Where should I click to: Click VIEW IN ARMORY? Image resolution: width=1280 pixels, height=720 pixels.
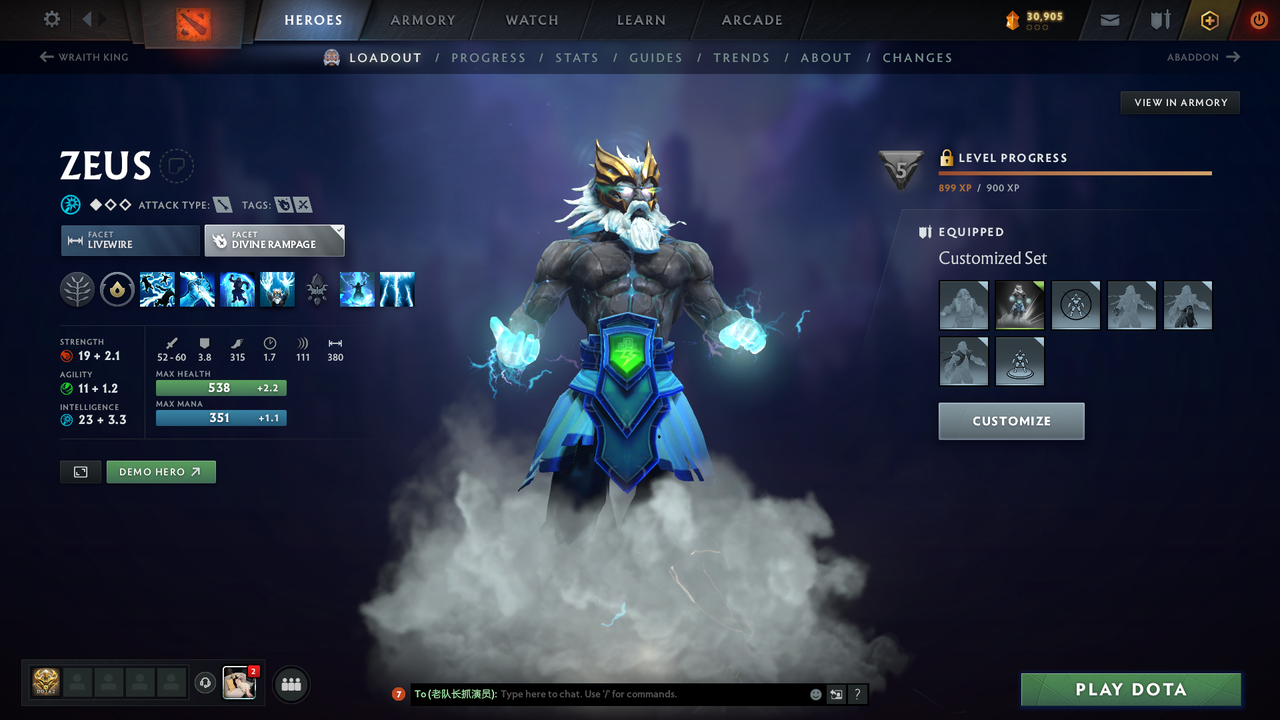click(x=1179, y=102)
